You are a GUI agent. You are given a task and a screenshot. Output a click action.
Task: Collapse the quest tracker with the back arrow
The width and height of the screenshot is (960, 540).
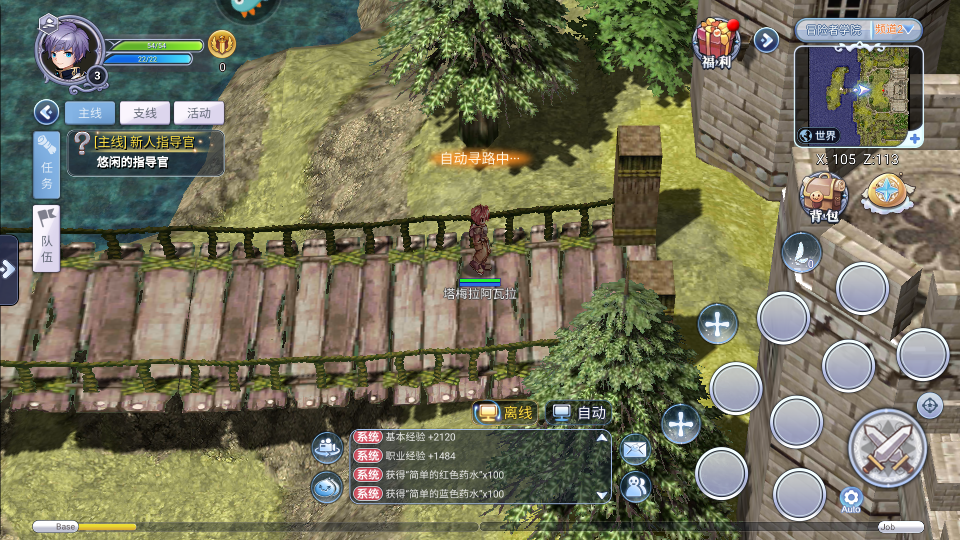[46, 112]
